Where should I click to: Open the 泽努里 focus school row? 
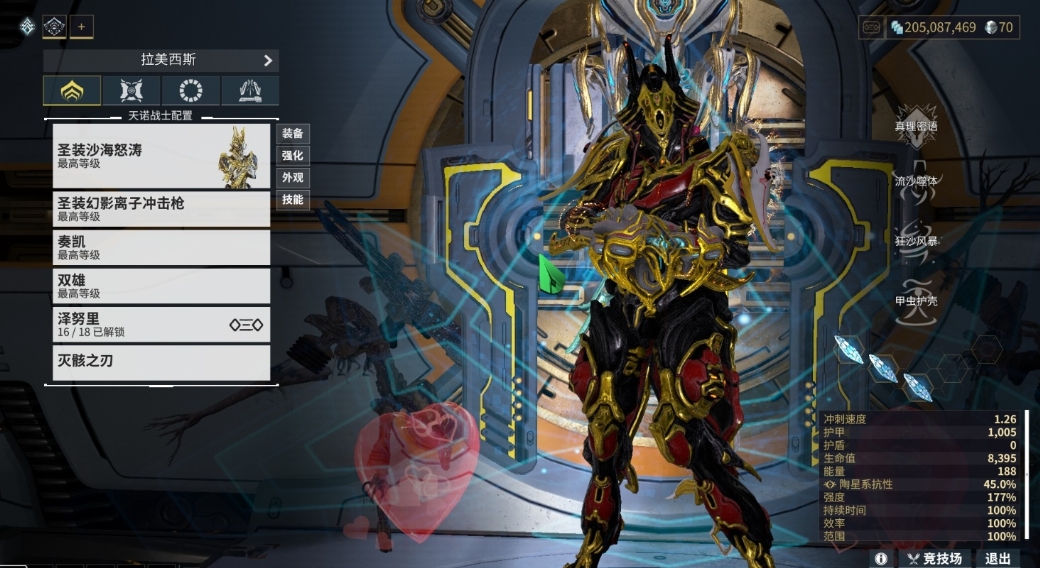161,324
